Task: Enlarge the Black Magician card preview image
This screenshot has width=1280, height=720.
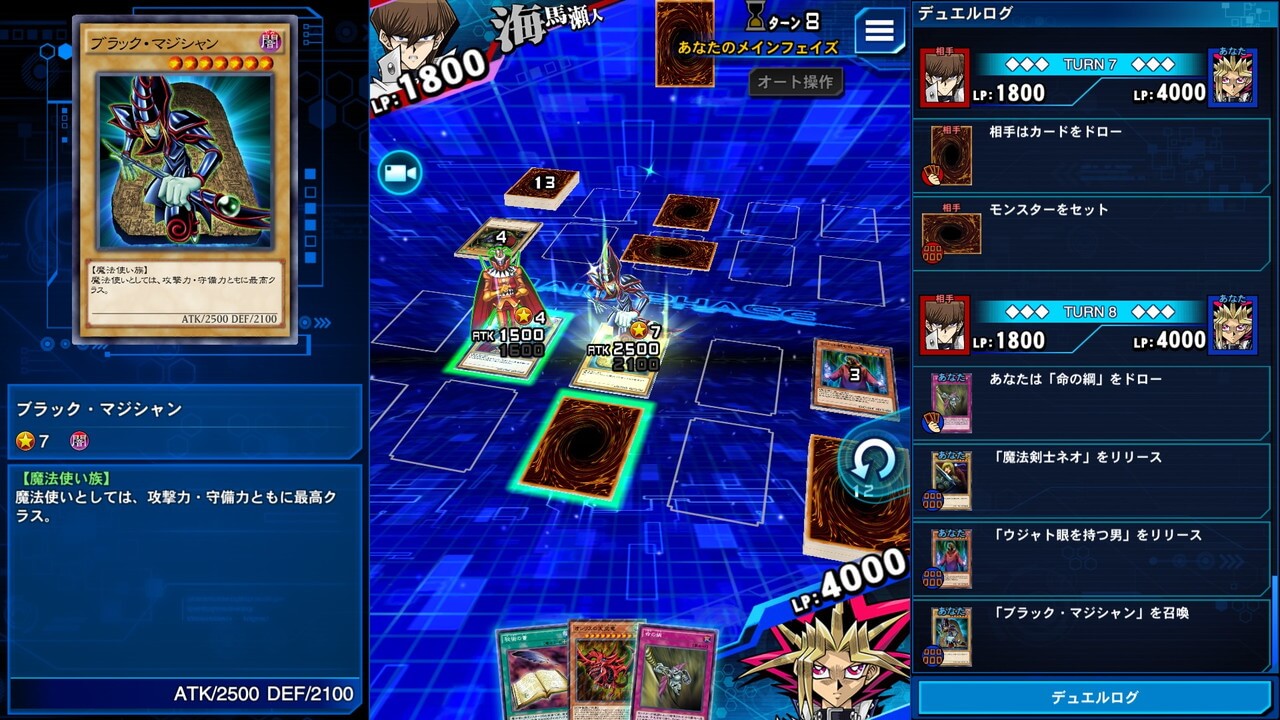Action: [x=185, y=160]
